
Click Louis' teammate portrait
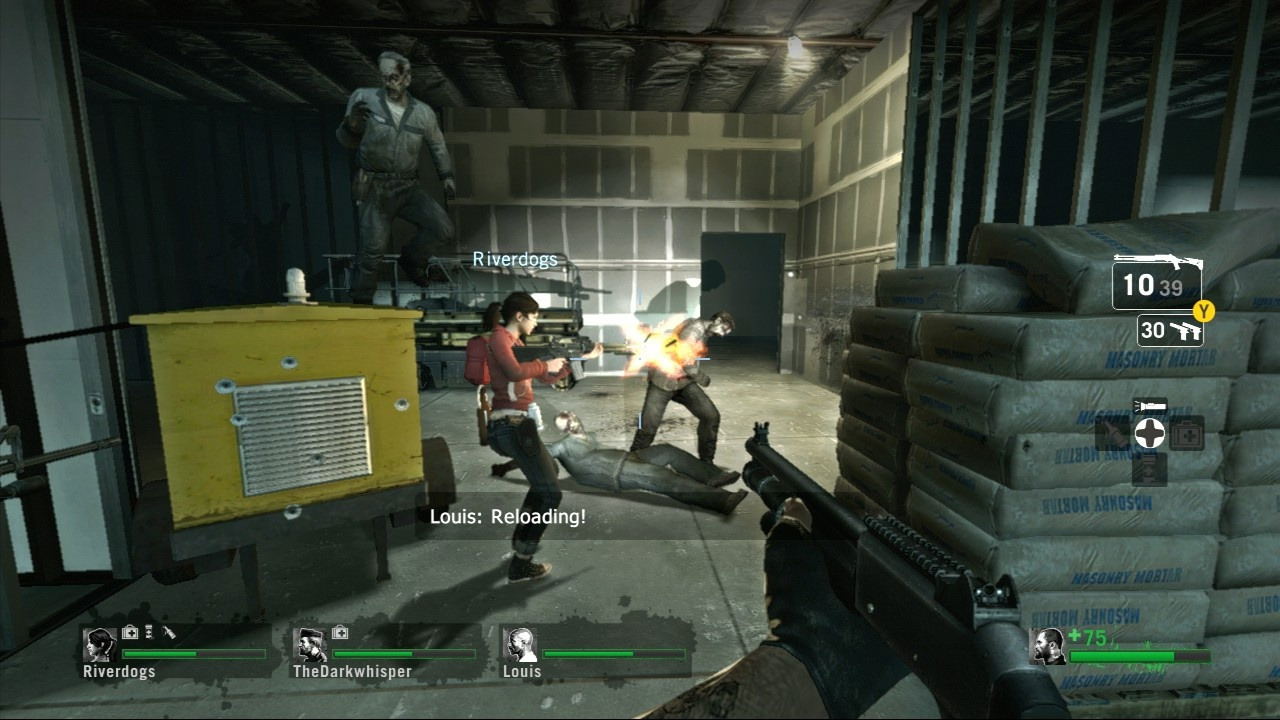[519, 645]
